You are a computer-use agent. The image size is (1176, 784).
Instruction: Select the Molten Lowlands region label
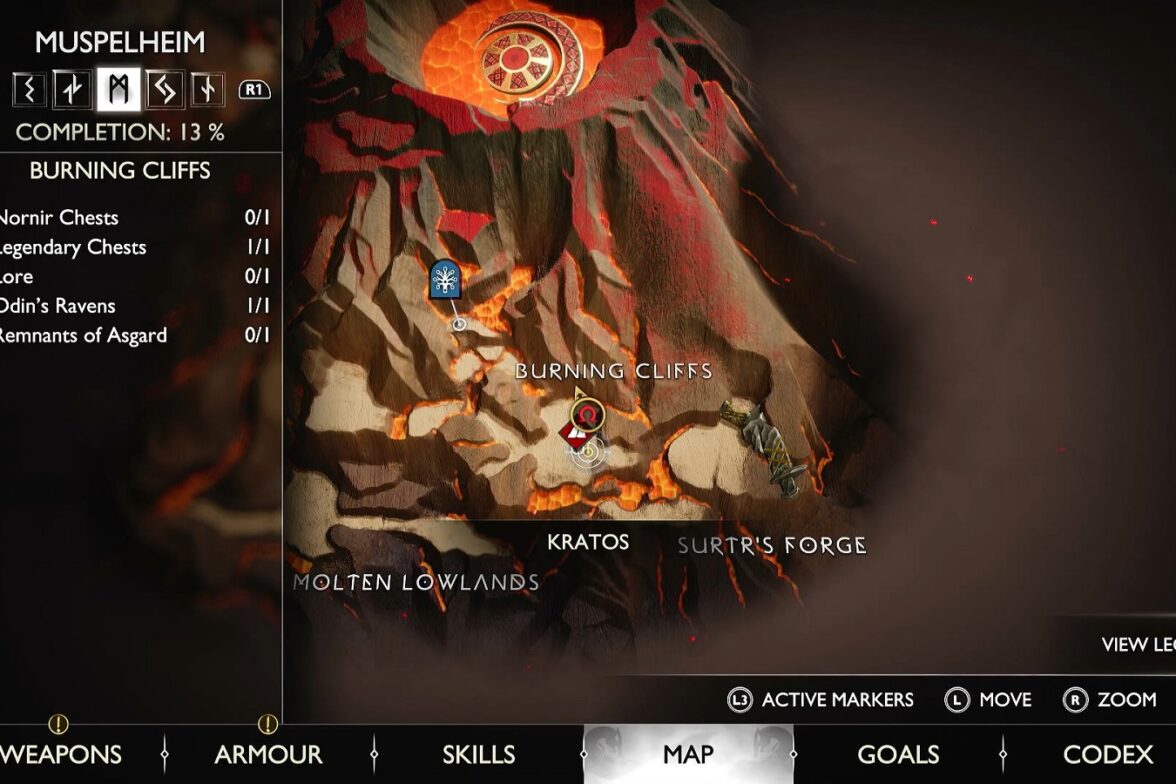416,582
